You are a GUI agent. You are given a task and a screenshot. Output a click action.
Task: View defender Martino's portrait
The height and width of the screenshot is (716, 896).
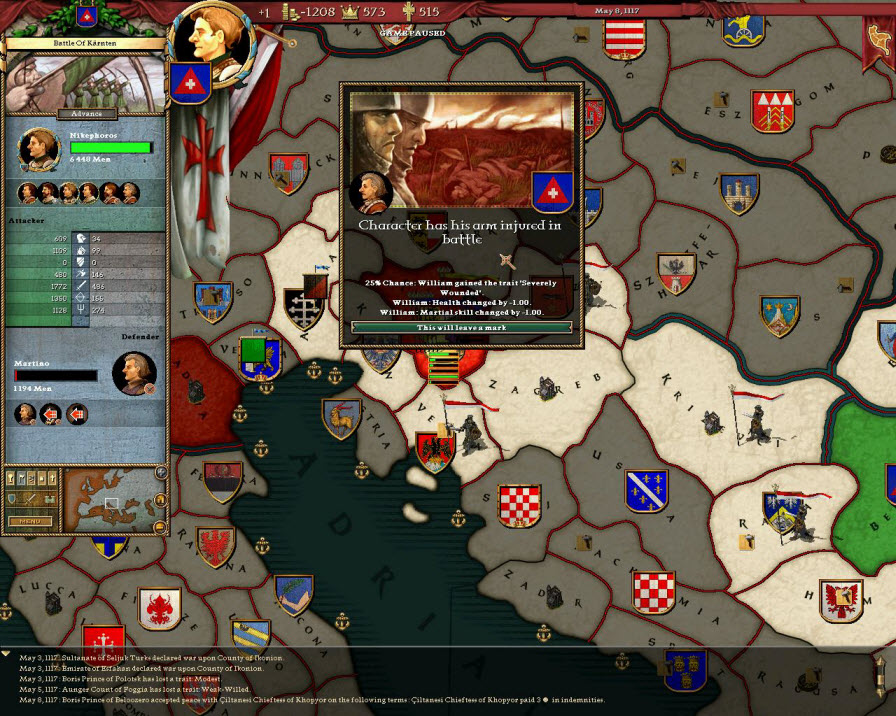(134, 373)
